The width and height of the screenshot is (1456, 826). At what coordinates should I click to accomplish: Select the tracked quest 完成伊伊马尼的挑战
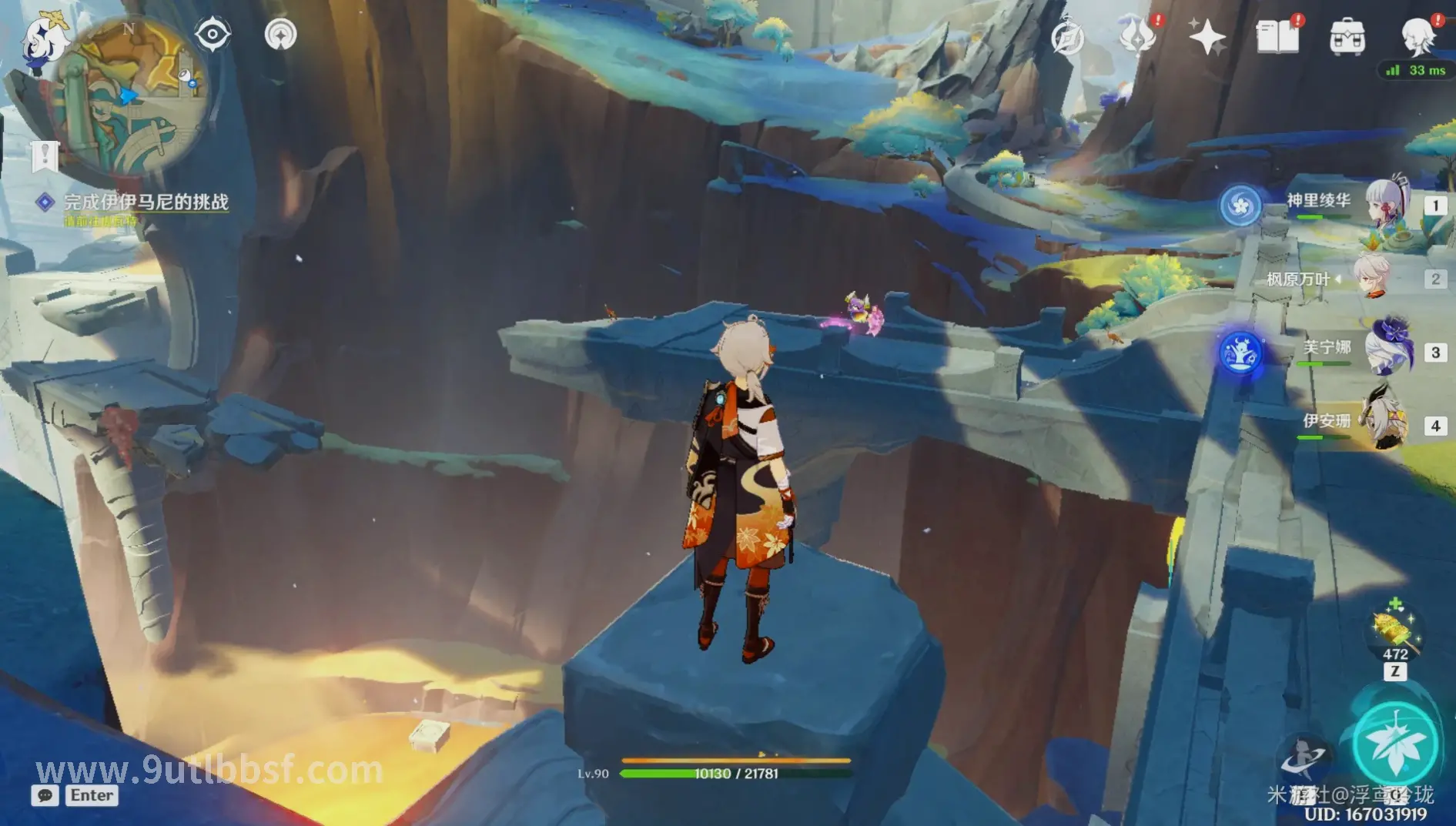[146, 202]
